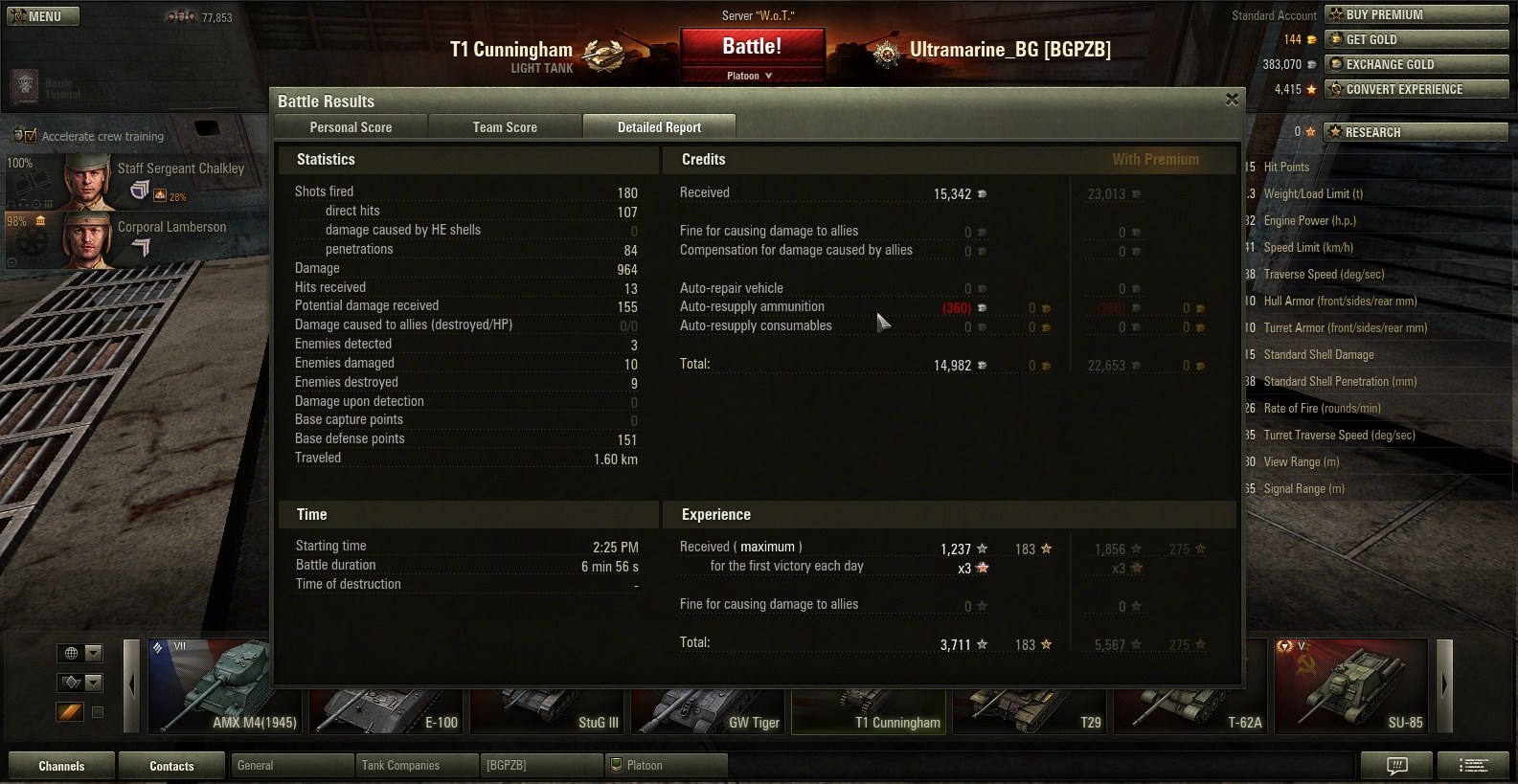Open the main MENU button
Image resolution: width=1518 pixels, height=784 pixels.
(x=42, y=16)
